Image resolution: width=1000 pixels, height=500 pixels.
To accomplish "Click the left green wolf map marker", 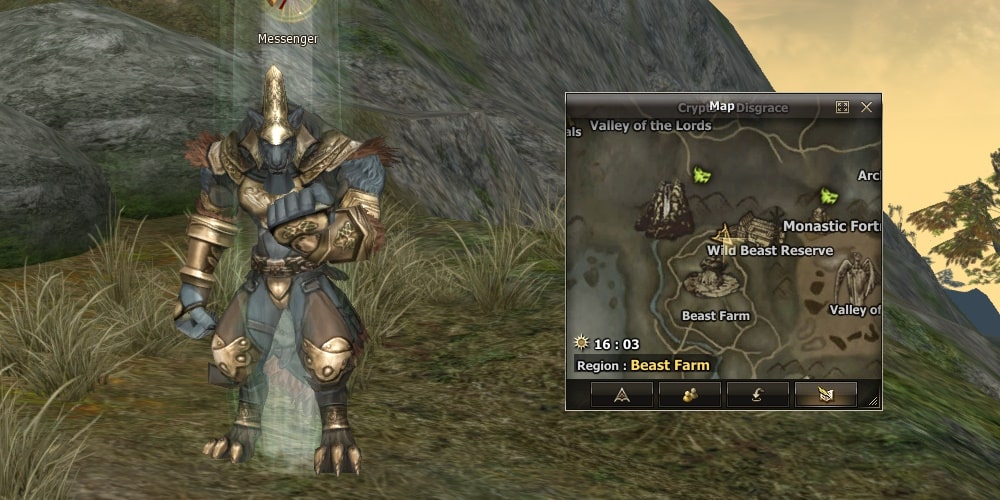I will pyautogui.click(x=702, y=176).
